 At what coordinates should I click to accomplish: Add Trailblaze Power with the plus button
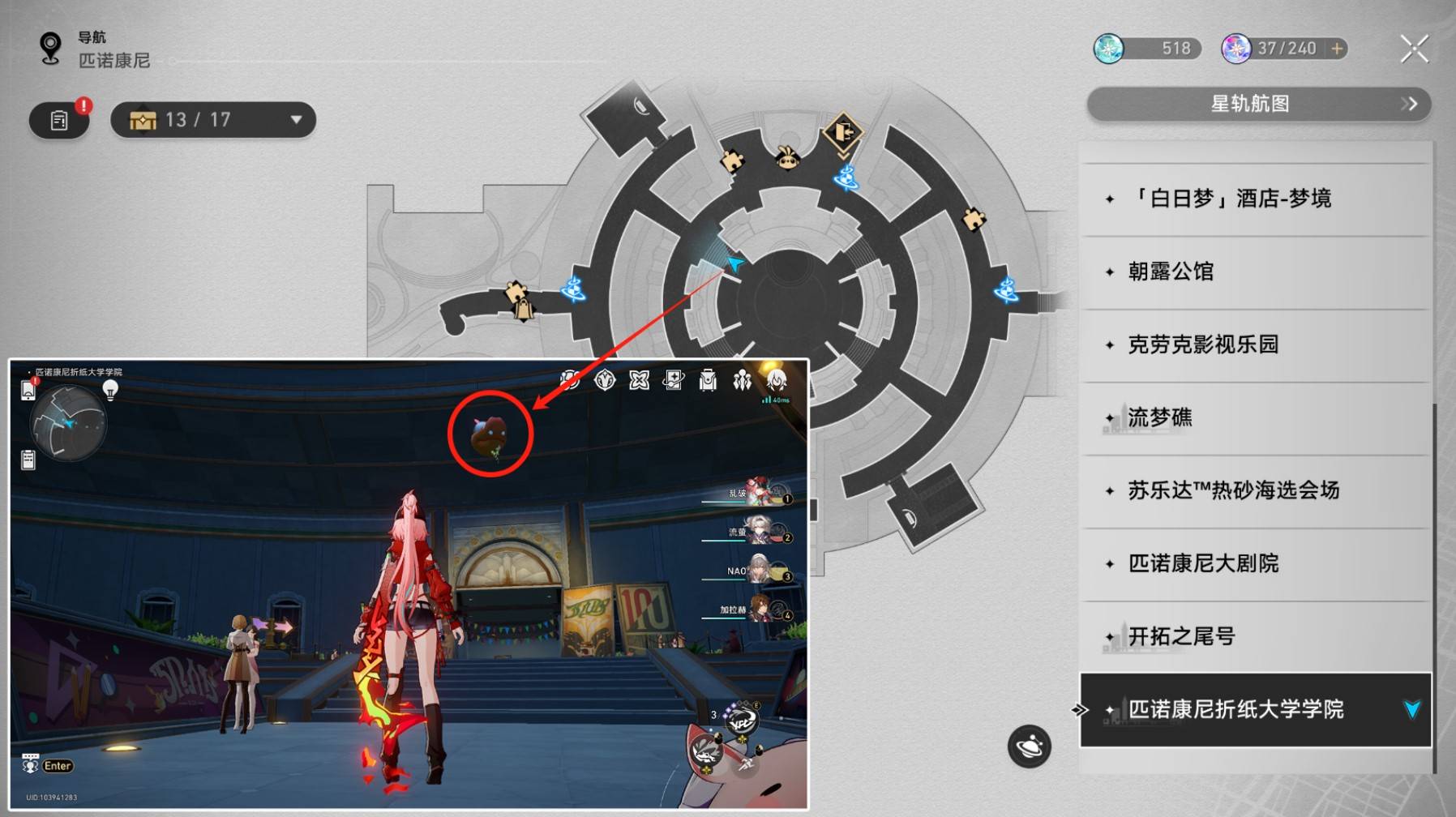[x=1337, y=49]
